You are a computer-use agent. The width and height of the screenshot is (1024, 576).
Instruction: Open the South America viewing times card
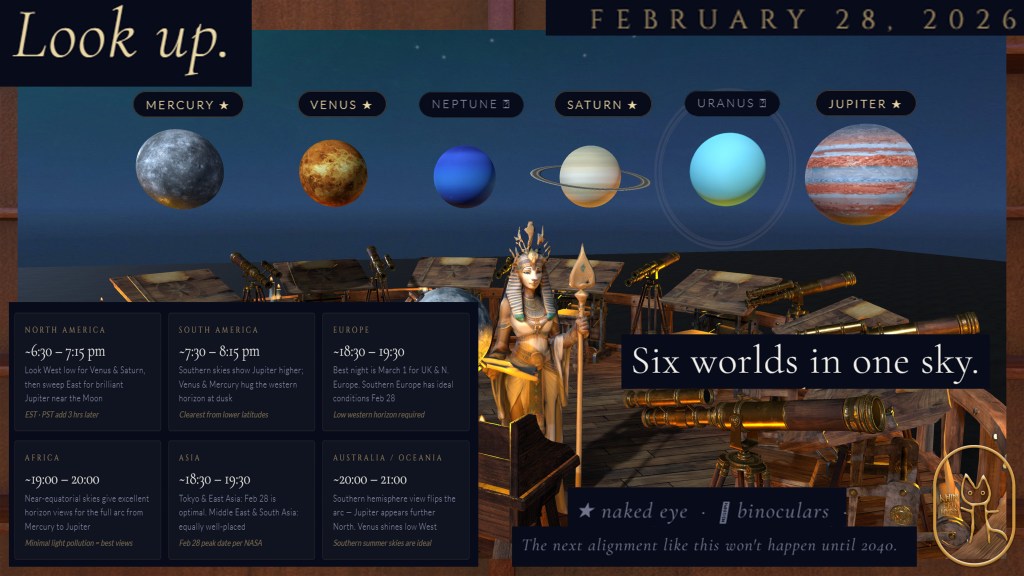[x=241, y=372]
